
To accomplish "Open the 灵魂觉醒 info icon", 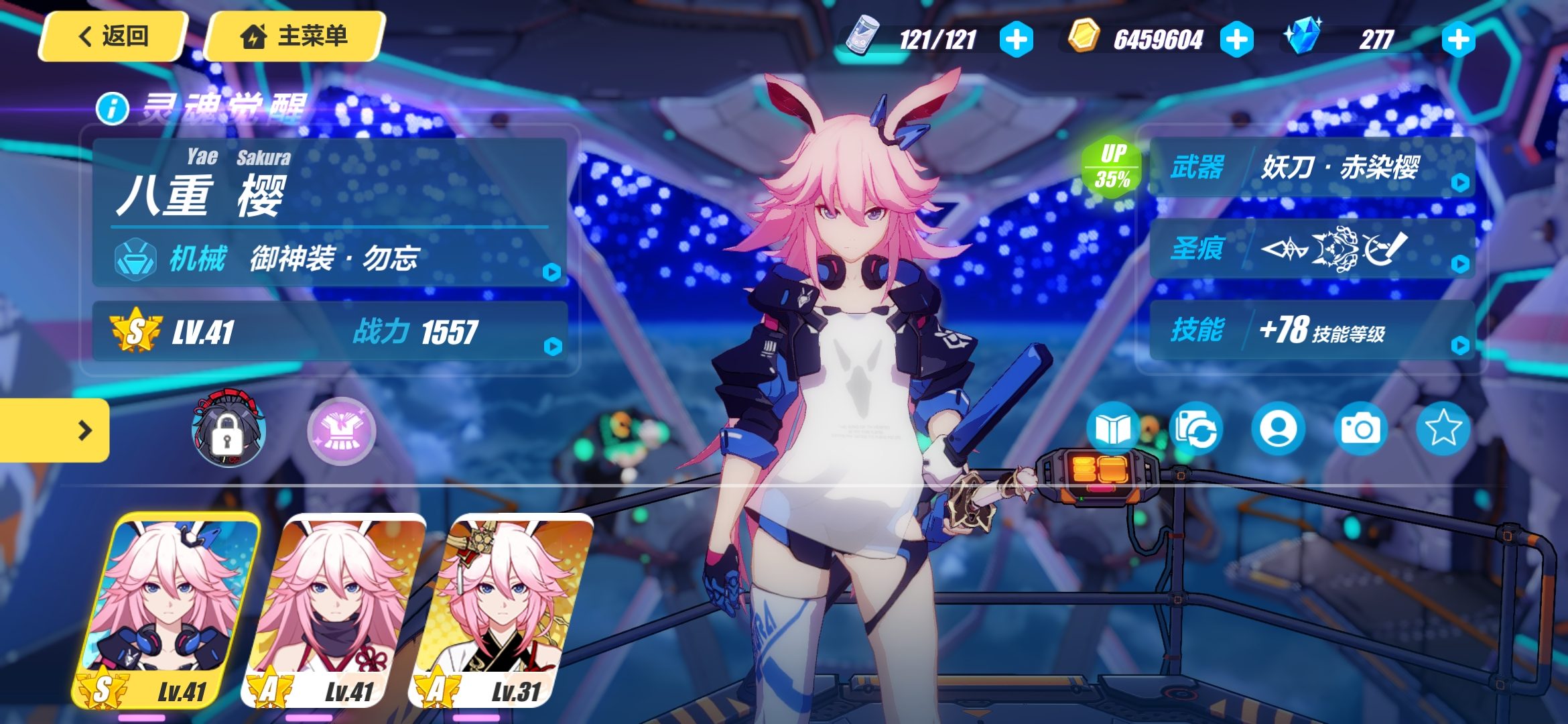I will coord(112,108).
